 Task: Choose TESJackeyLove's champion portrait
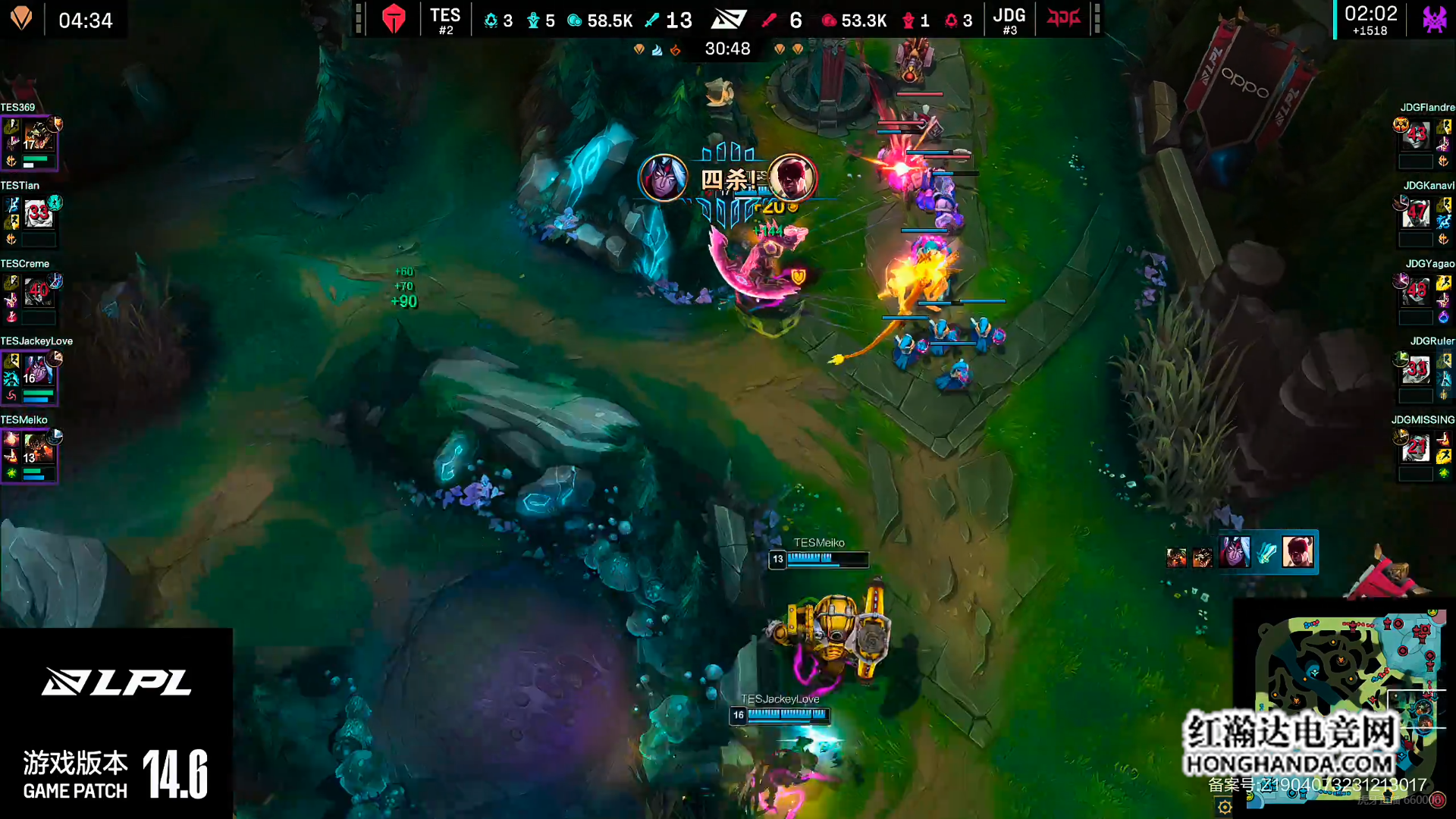tap(37, 372)
